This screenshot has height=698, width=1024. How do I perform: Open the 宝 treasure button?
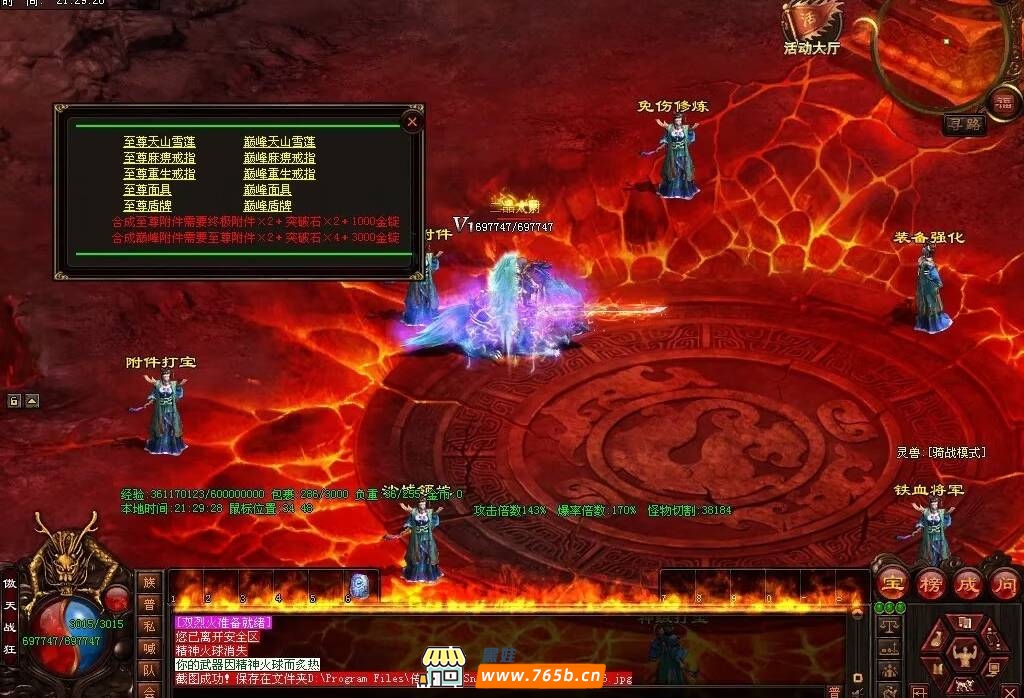pos(892,582)
